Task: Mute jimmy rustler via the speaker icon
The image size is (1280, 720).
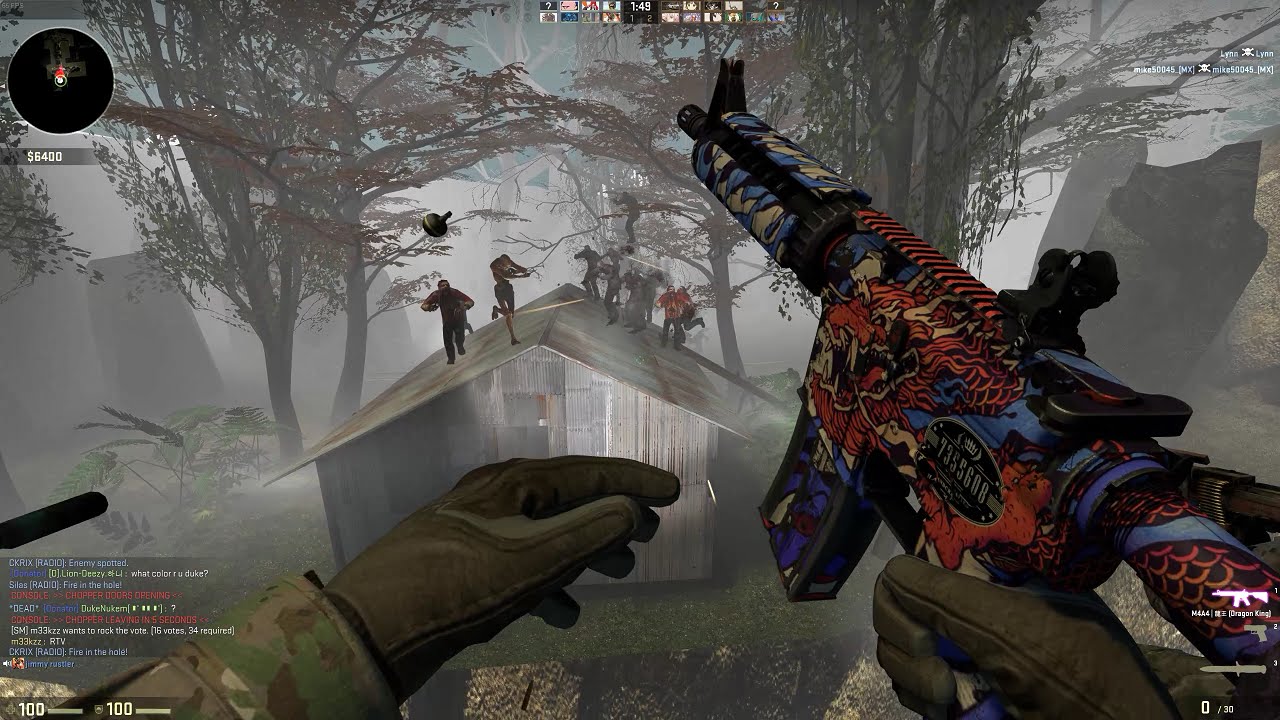Action: (x=5, y=663)
